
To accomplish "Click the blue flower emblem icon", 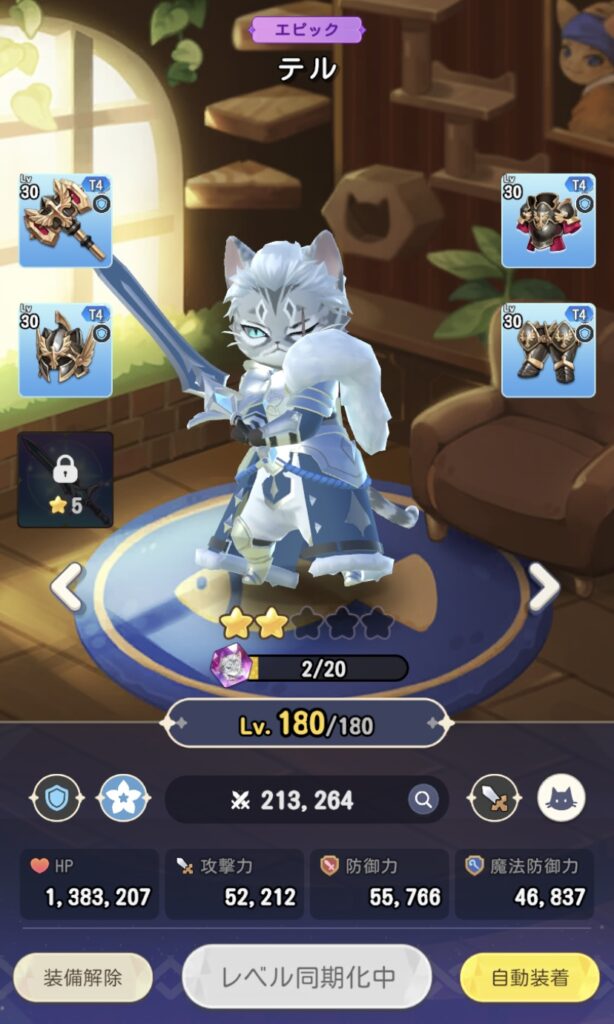I will pyautogui.click(x=124, y=799).
